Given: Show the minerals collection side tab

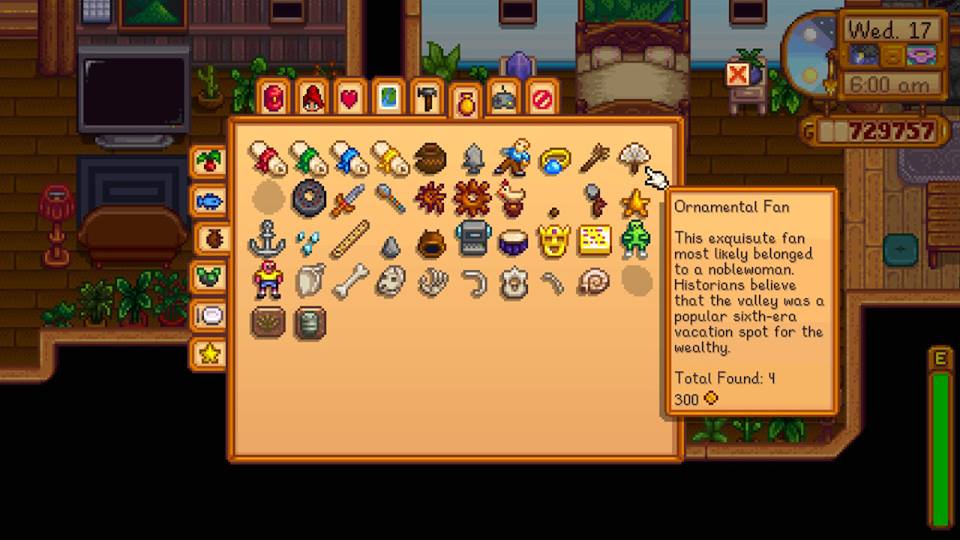Looking at the screenshot, I should coord(208,276).
